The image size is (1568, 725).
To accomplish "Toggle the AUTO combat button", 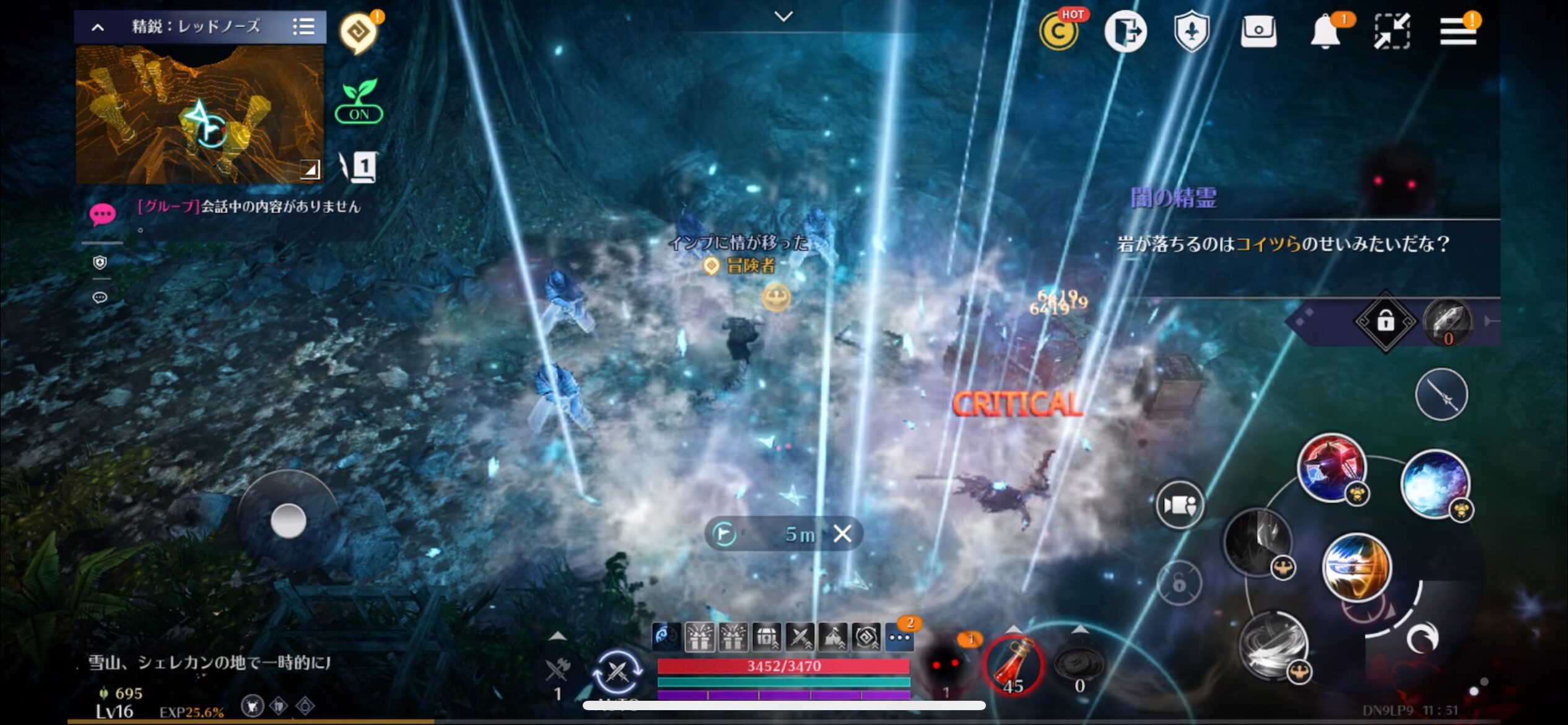I will (617, 672).
